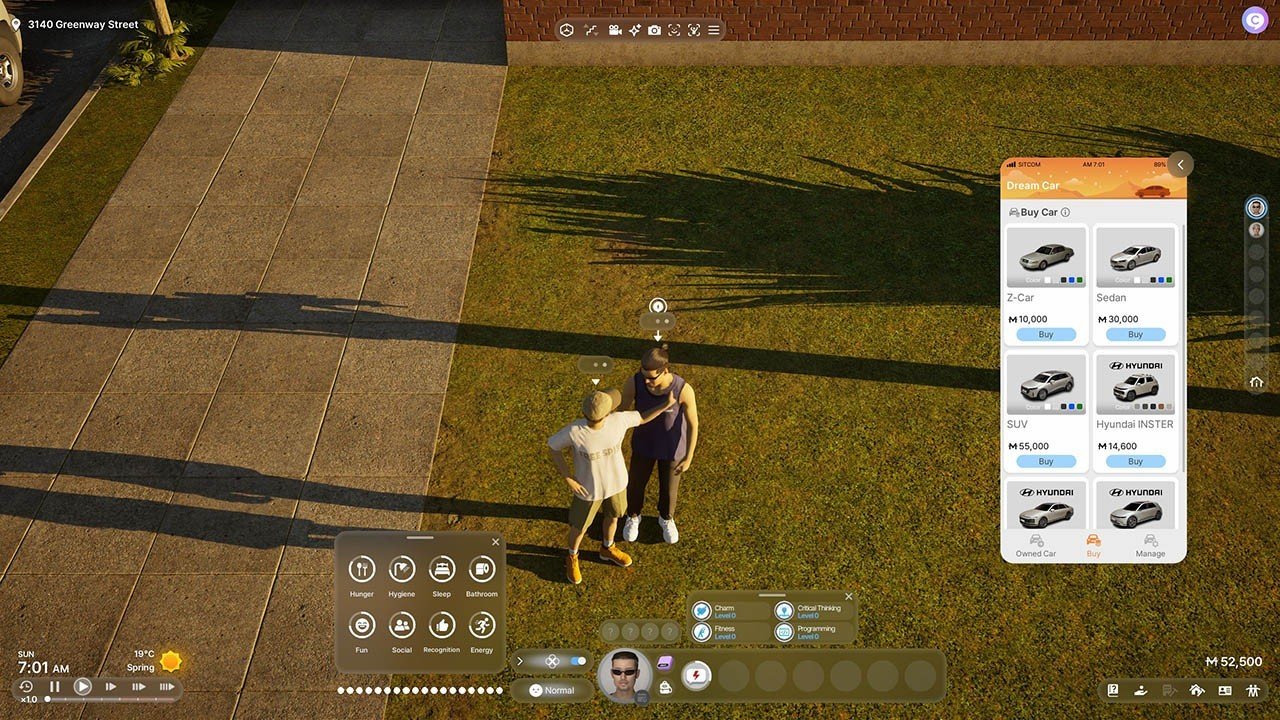Close the skills panel
This screenshot has height=720, width=1280.
(849, 597)
